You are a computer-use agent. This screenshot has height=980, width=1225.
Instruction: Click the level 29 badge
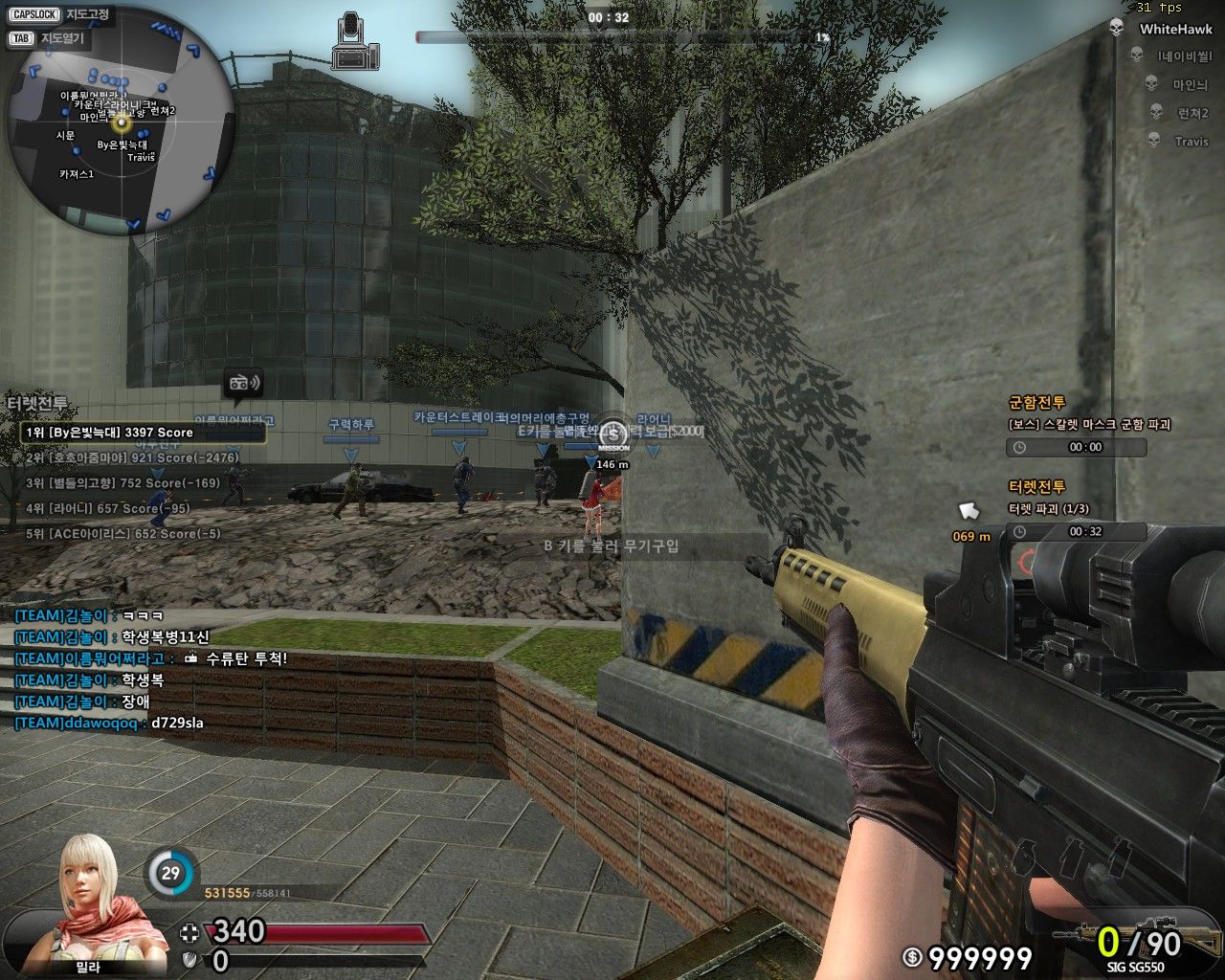(x=170, y=874)
